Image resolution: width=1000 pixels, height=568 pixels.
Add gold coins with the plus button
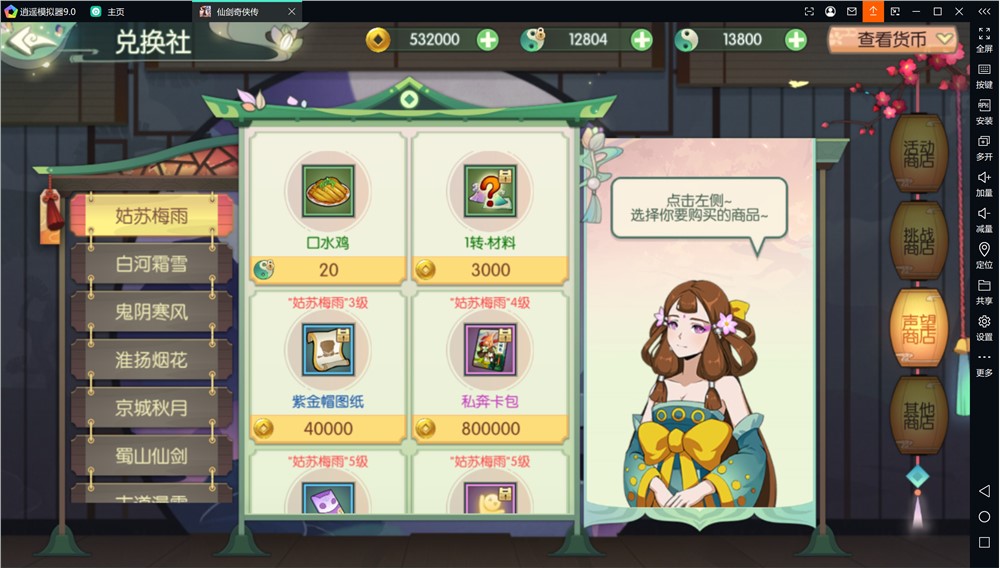pos(487,40)
